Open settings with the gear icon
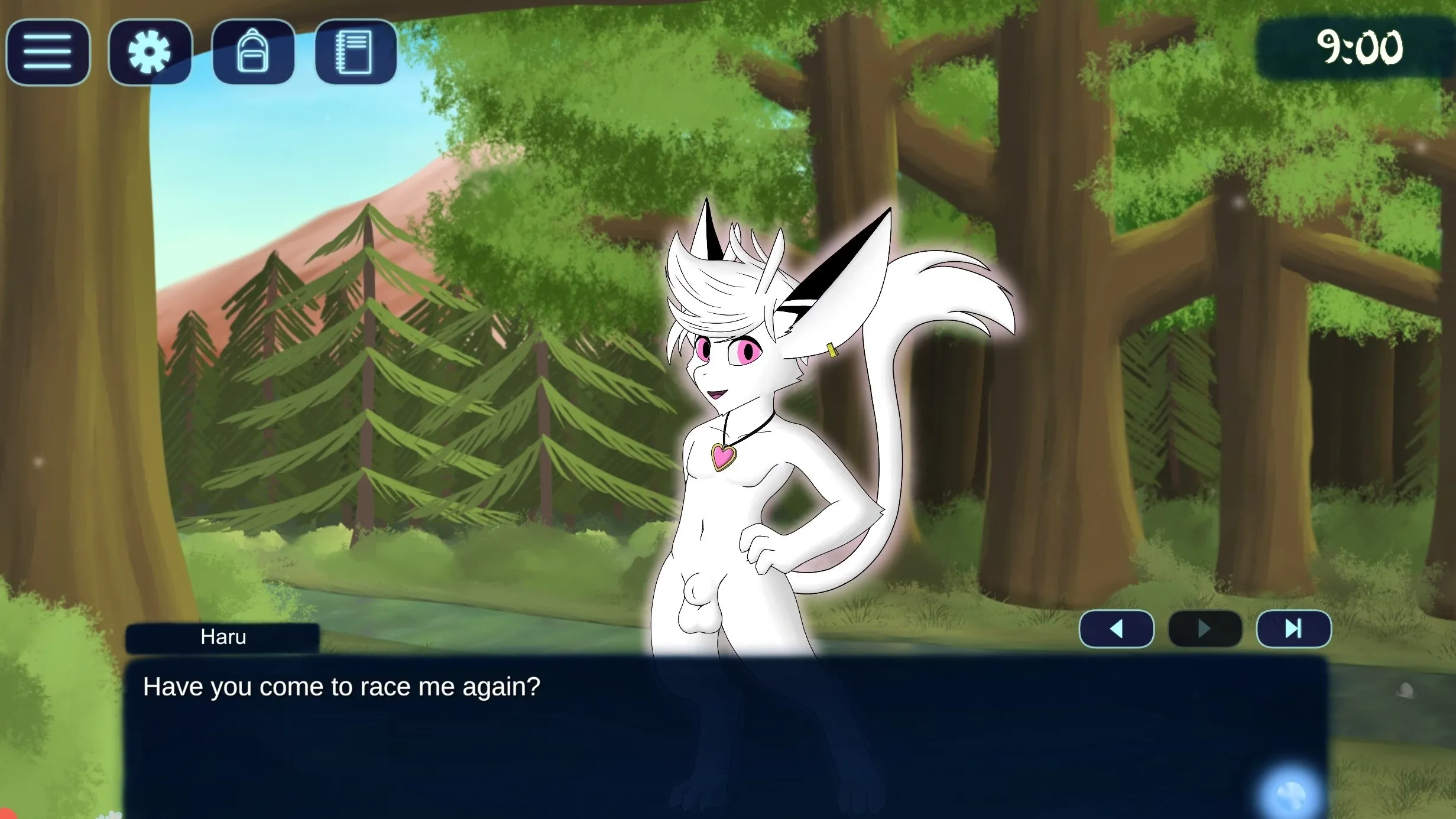1456x819 pixels. [150, 52]
